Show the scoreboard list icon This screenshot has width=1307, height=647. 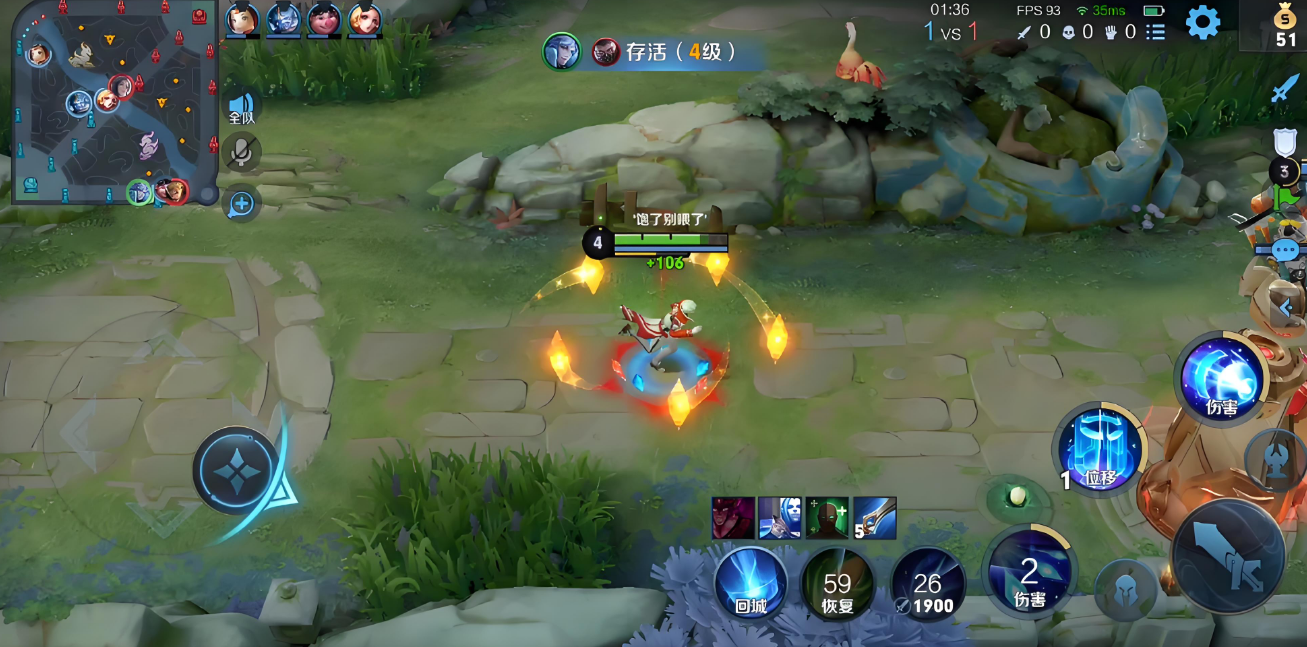pyautogui.click(x=1156, y=32)
